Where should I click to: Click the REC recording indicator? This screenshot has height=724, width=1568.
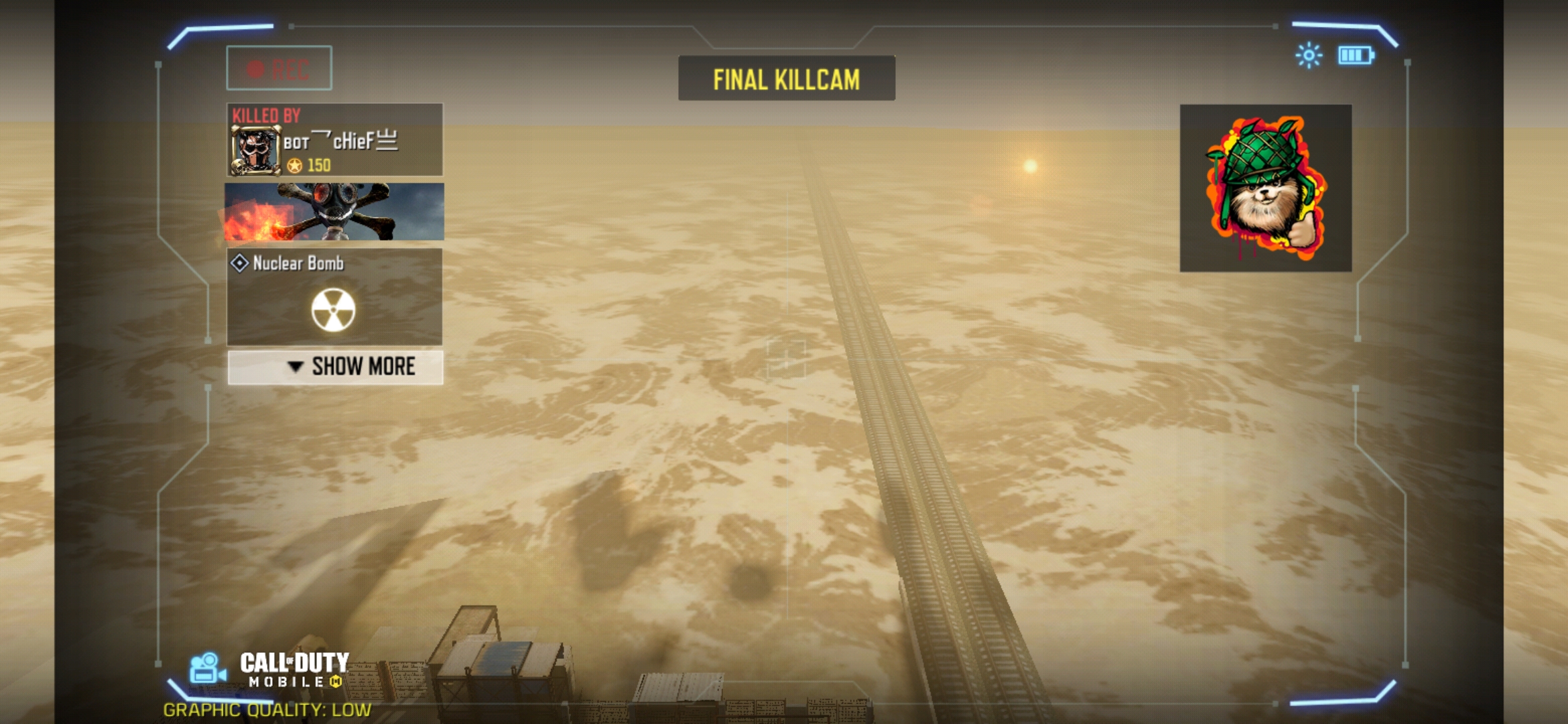coord(279,68)
